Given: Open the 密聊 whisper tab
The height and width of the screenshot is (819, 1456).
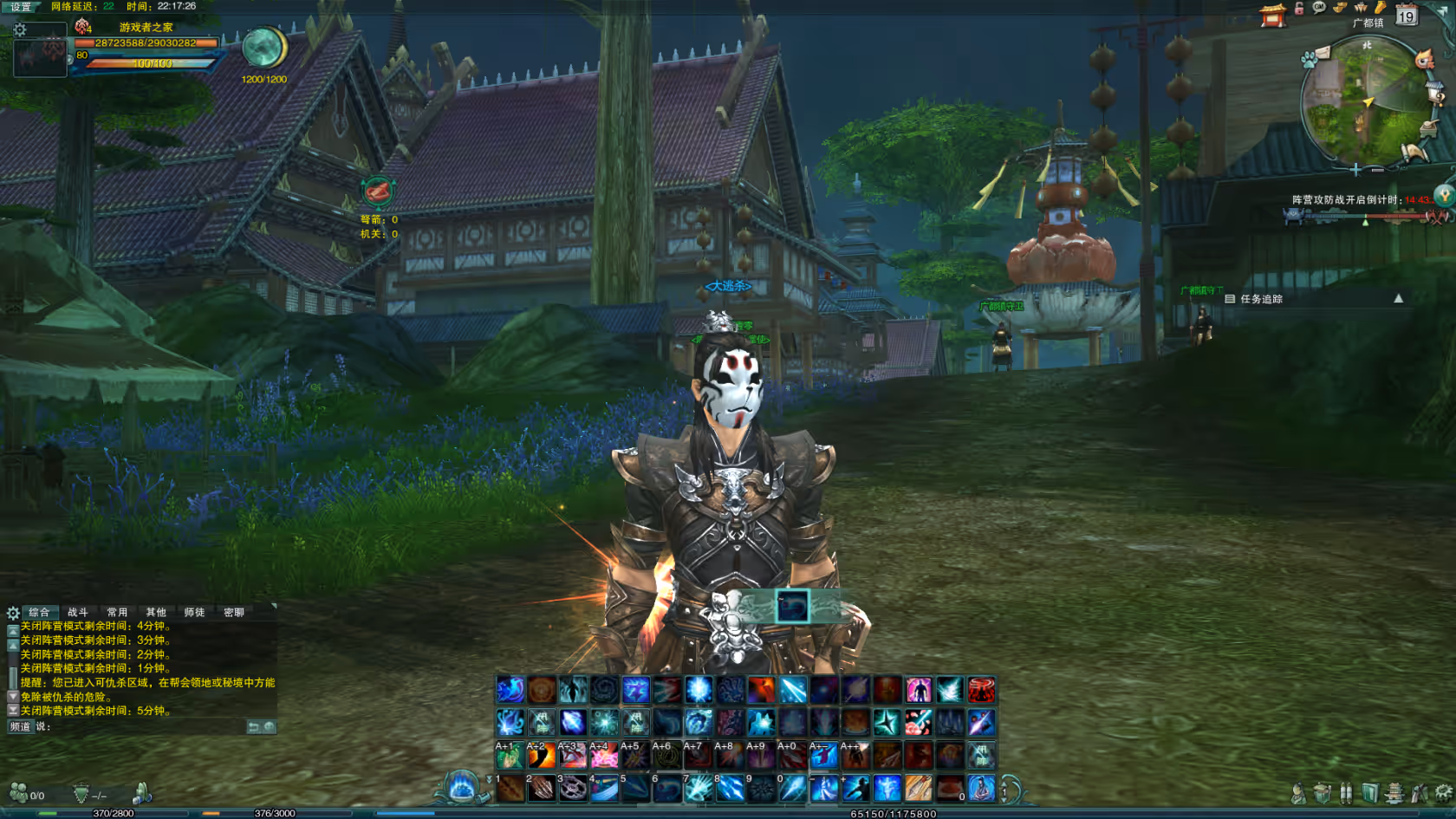Looking at the screenshot, I should 234,612.
